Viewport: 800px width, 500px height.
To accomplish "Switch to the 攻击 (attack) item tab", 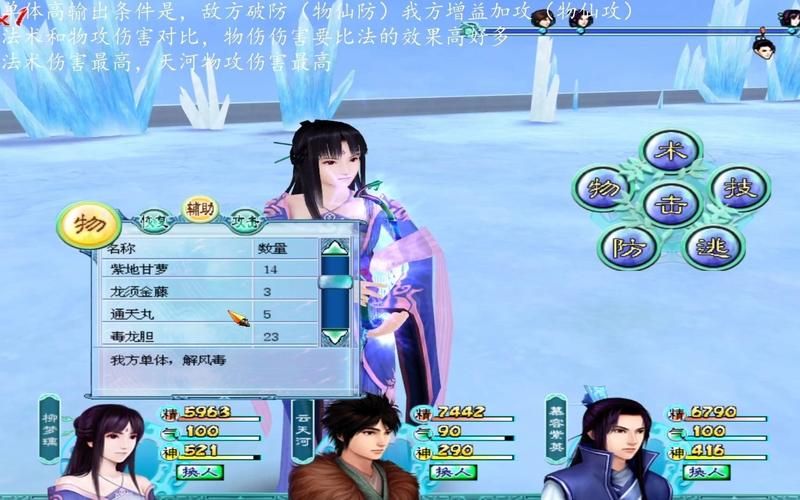I will (x=245, y=220).
